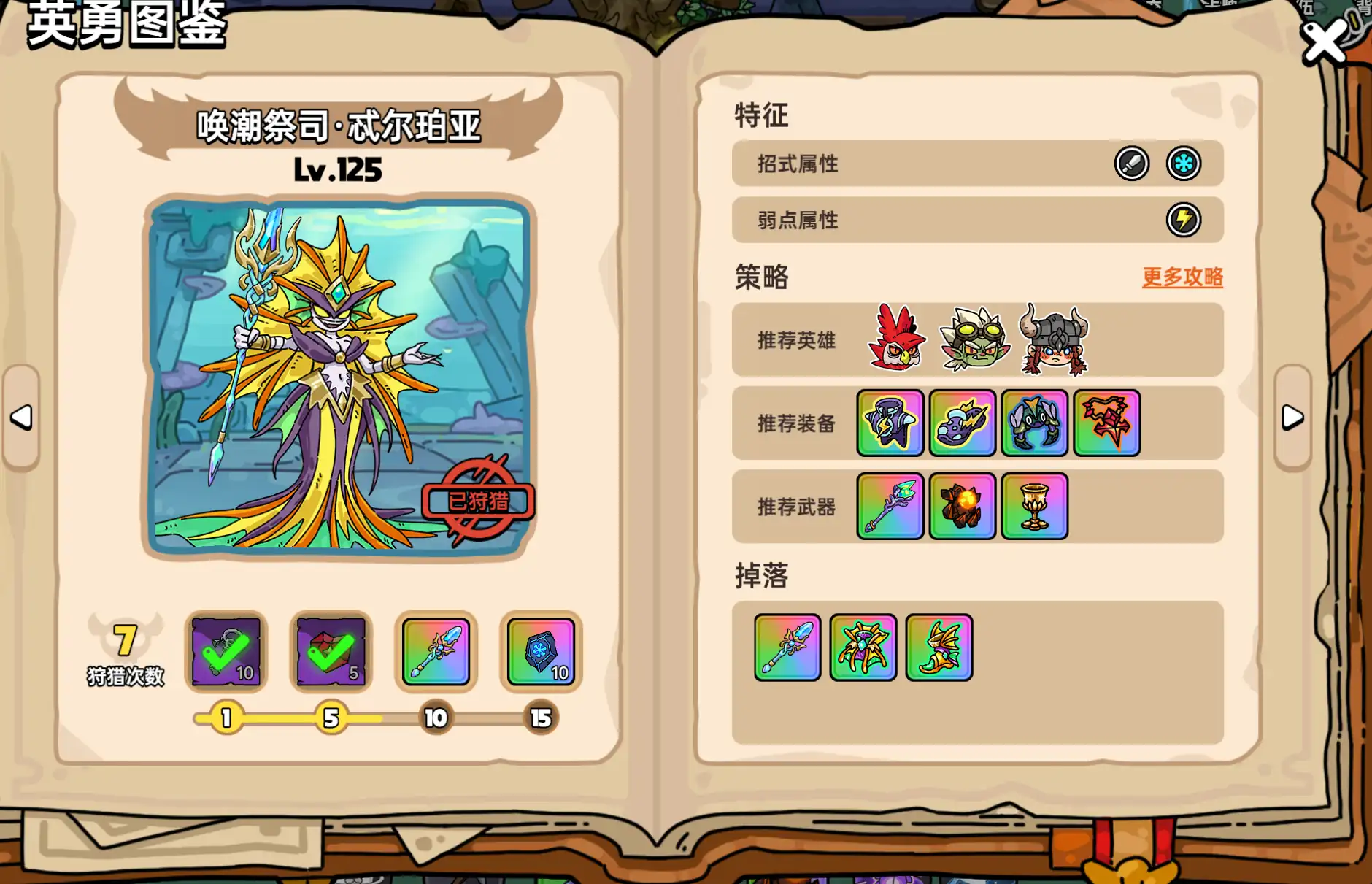Select the red rooster recommended hero
The width and height of the screenshot is (1372, 884).
[897, 339]
